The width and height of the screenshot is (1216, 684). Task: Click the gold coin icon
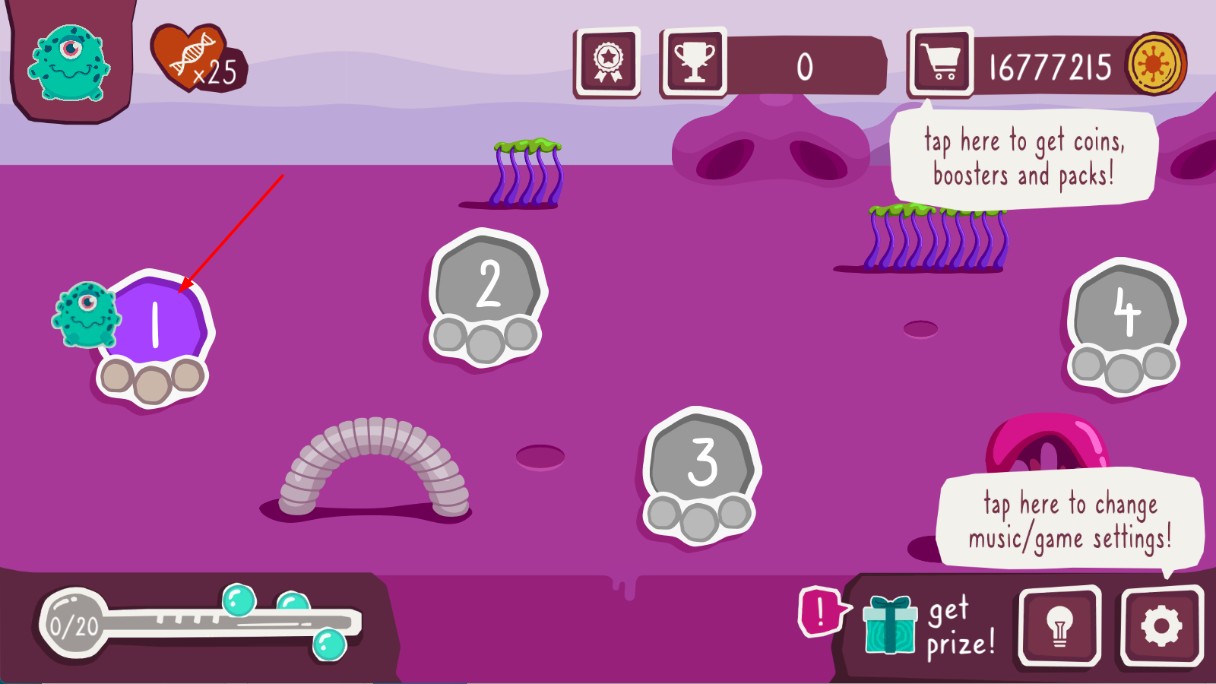pos(1156,65)
